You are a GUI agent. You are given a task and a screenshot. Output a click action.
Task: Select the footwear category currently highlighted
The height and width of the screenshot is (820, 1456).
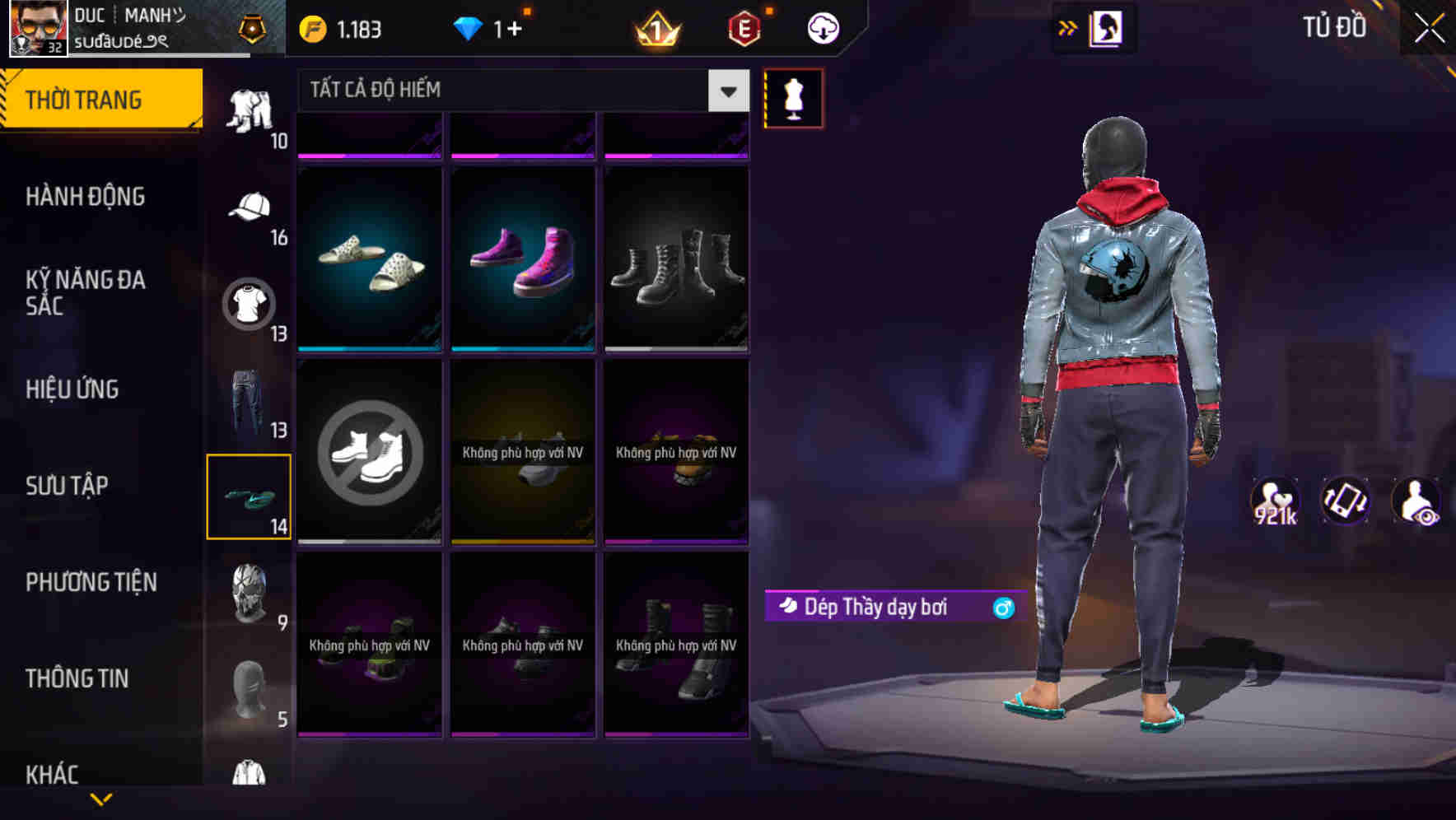(249, 496)
